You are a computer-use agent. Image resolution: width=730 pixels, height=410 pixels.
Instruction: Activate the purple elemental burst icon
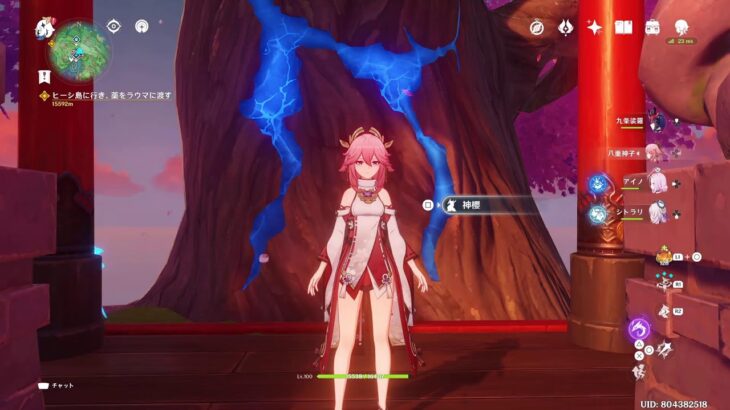[x=638, y=328]
